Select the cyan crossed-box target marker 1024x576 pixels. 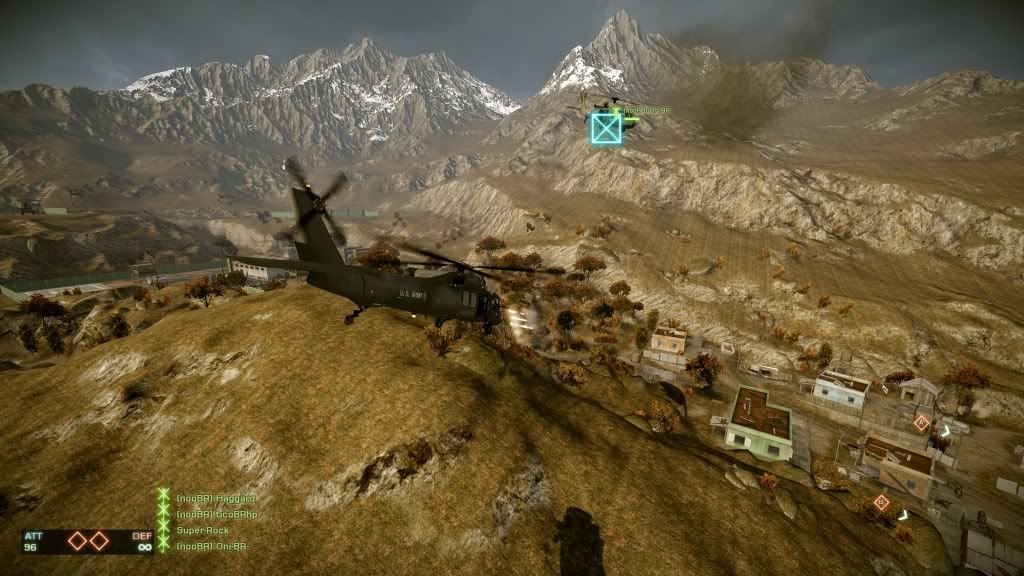click(605, 128)
